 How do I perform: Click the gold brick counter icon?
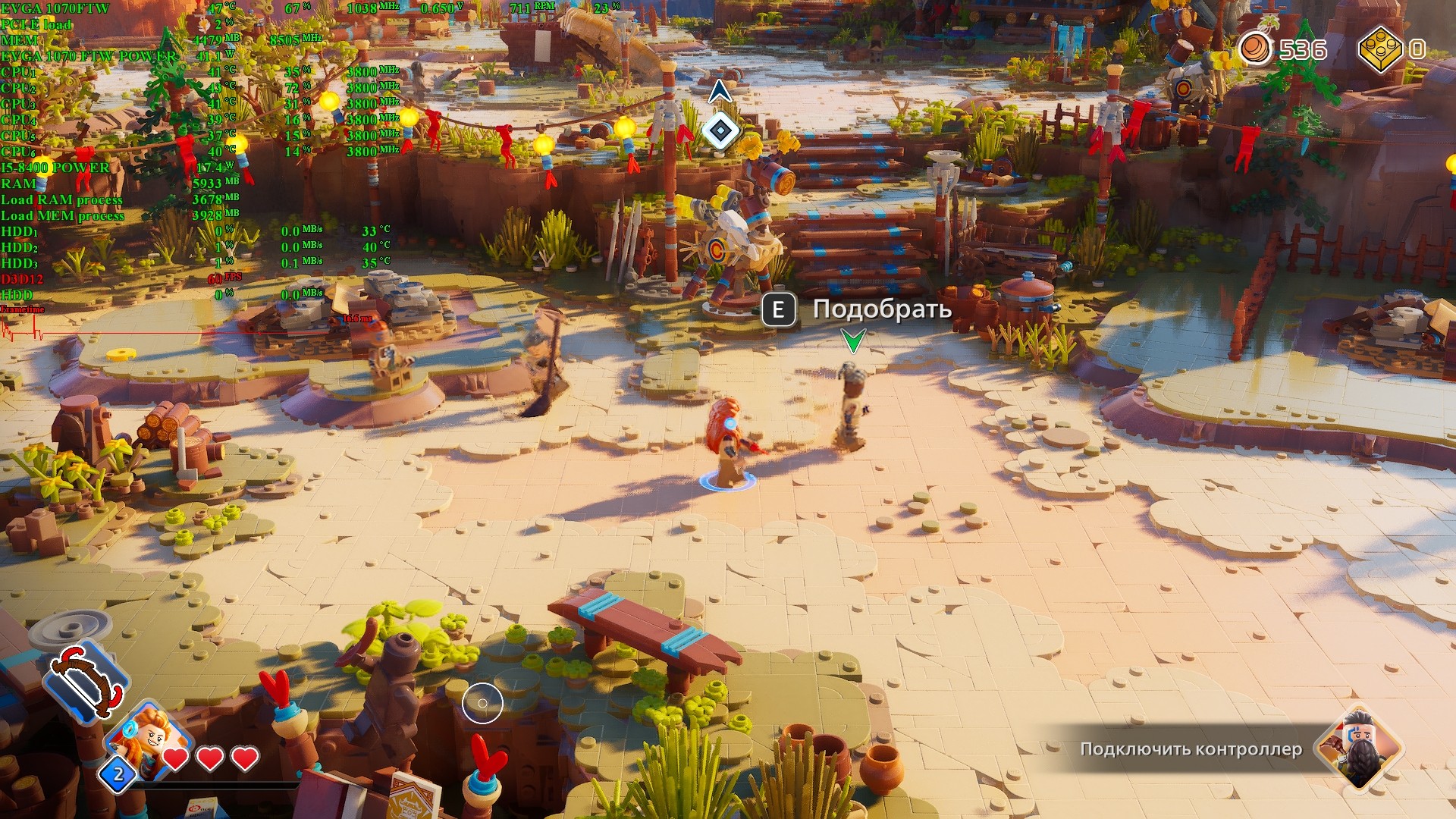(x=1380, y=49)
